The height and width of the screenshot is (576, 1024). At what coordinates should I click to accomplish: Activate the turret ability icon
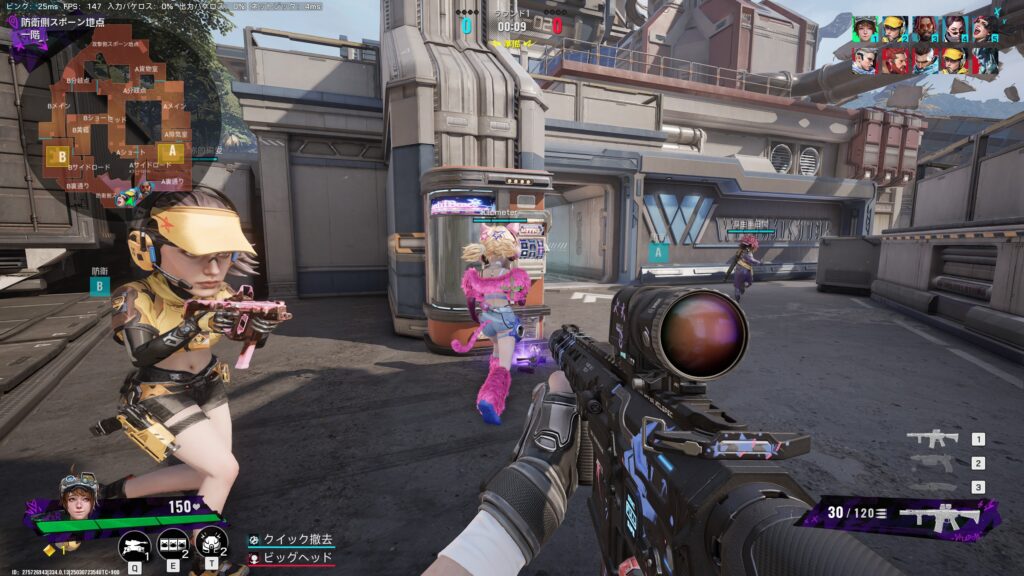[134, 544]
